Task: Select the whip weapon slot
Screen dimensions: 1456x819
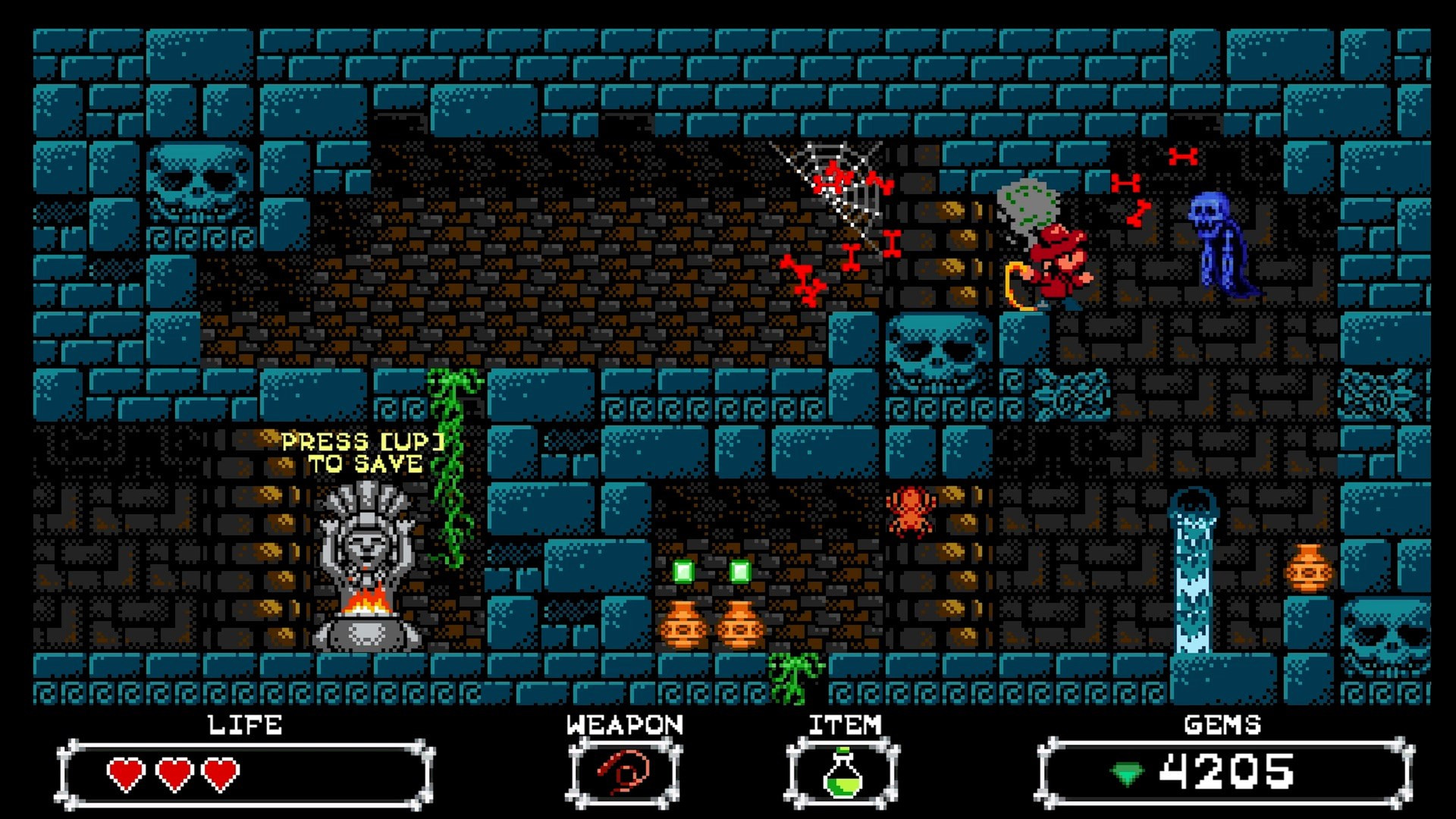Action: (623, 773)
